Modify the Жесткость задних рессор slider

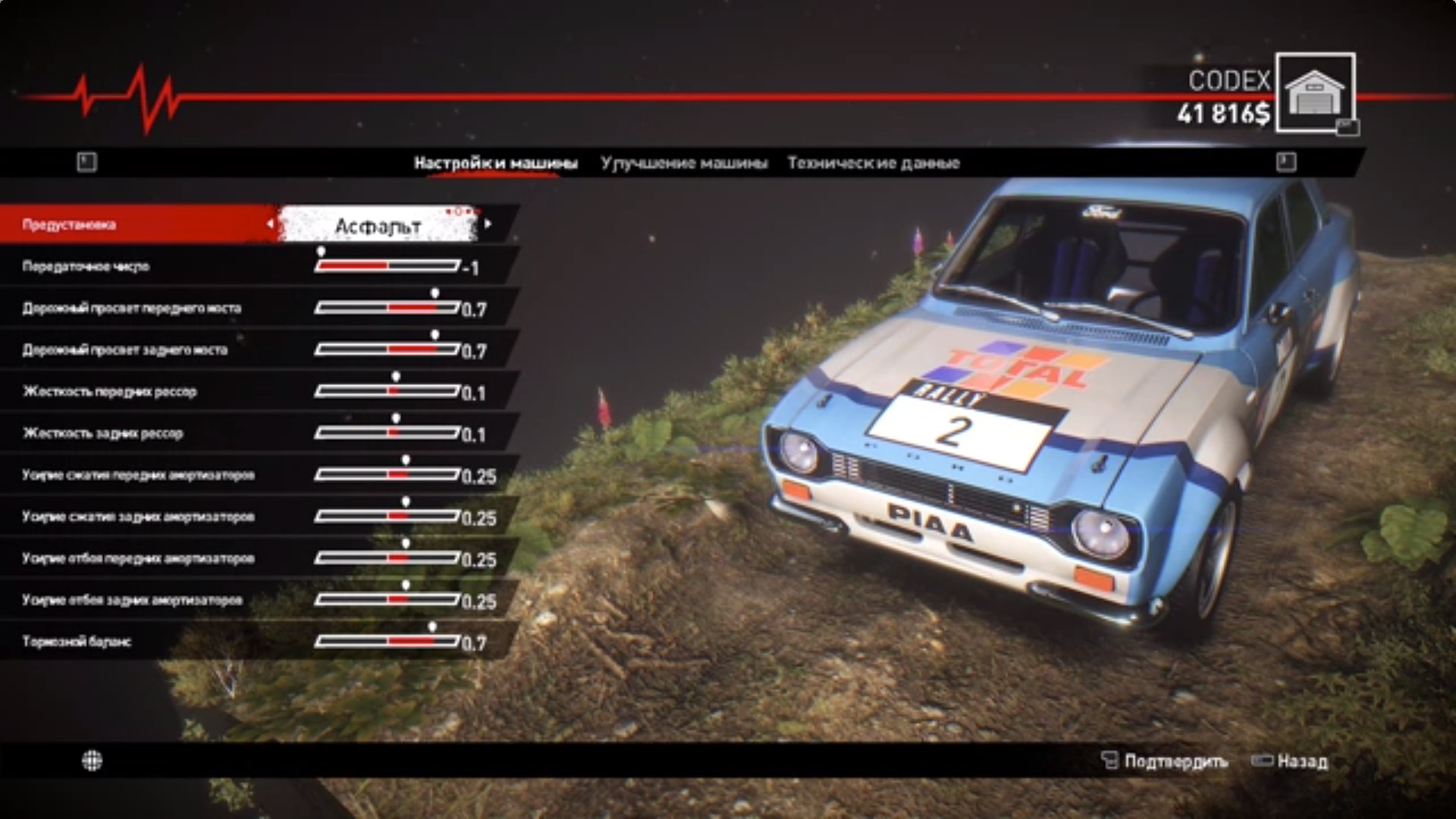click(387, 433)
